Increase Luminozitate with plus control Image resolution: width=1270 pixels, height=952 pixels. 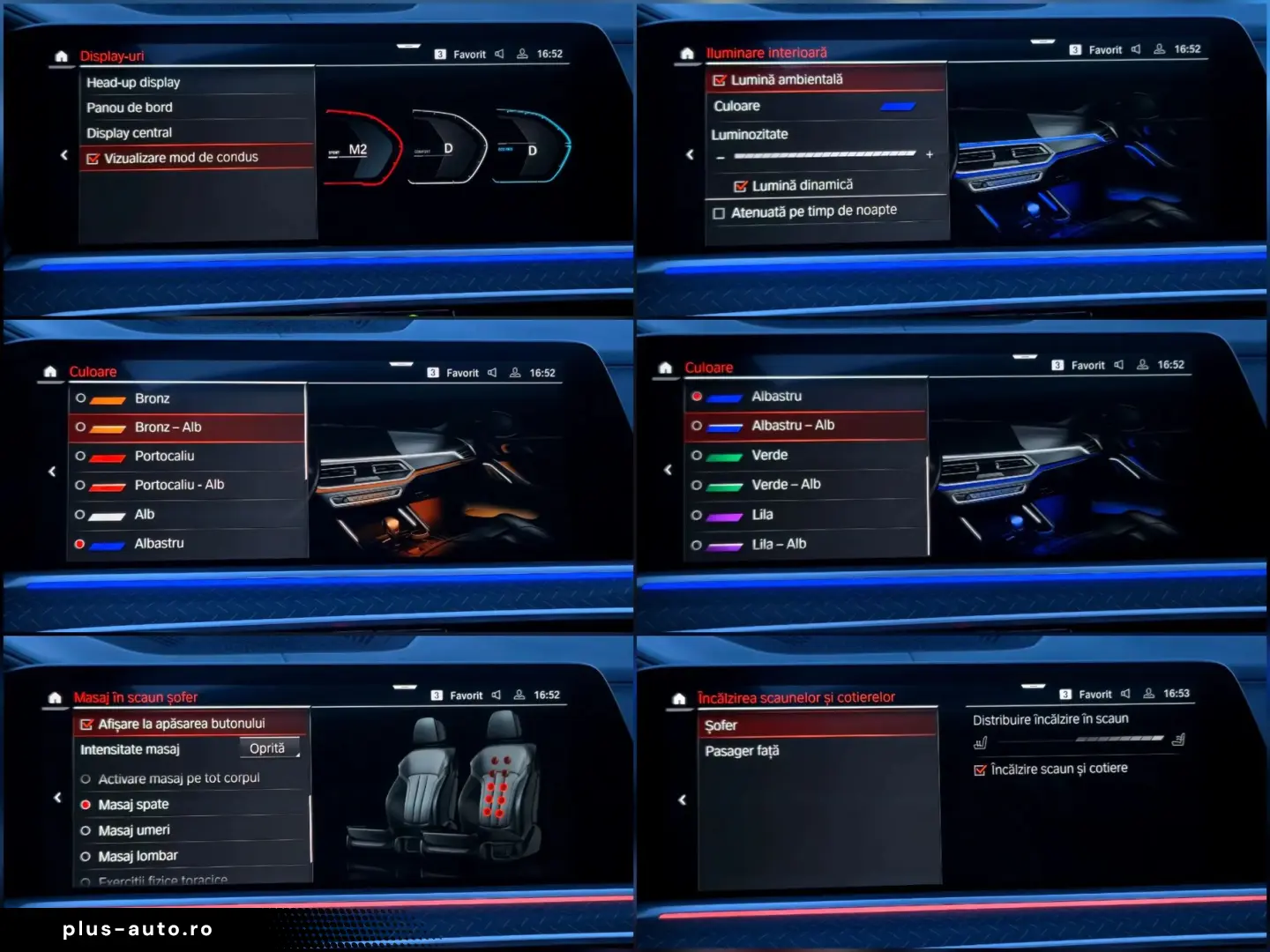point(929,154)
